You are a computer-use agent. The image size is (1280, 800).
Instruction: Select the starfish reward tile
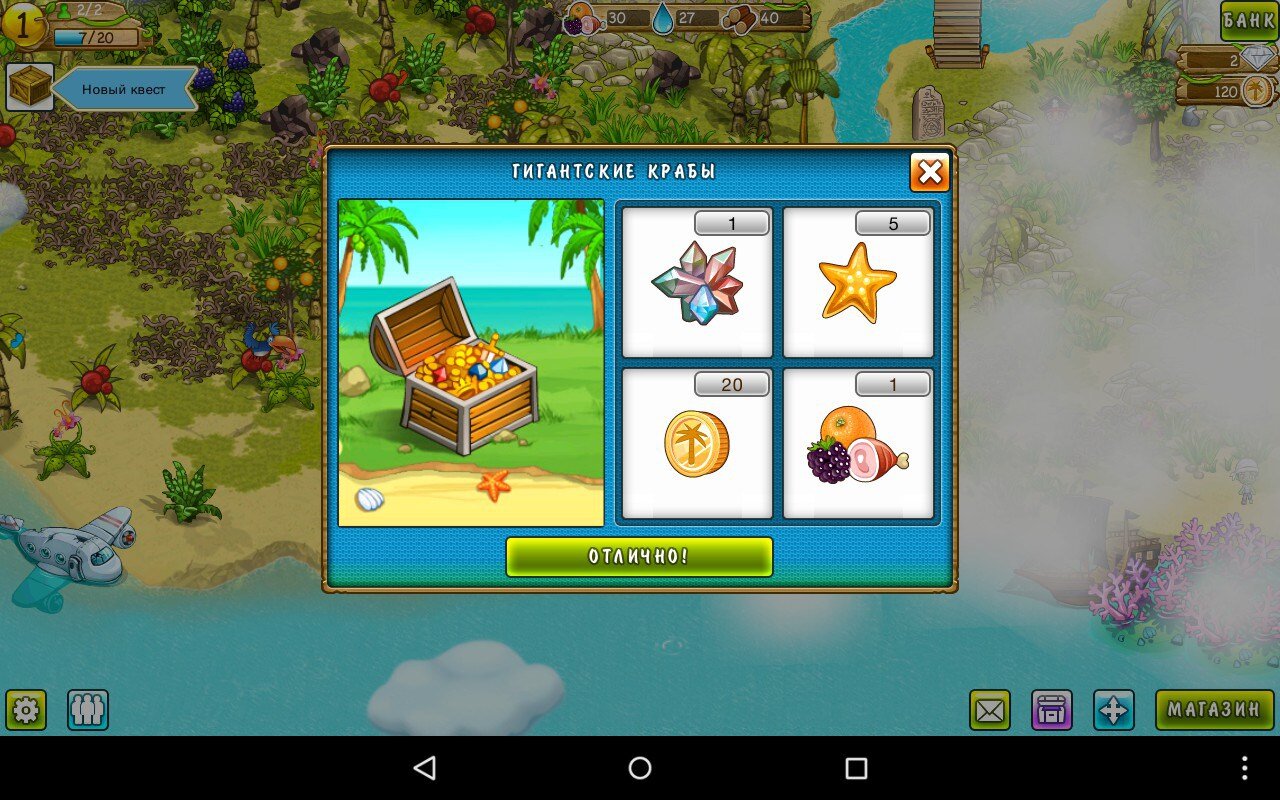click(x=858, y=282)
